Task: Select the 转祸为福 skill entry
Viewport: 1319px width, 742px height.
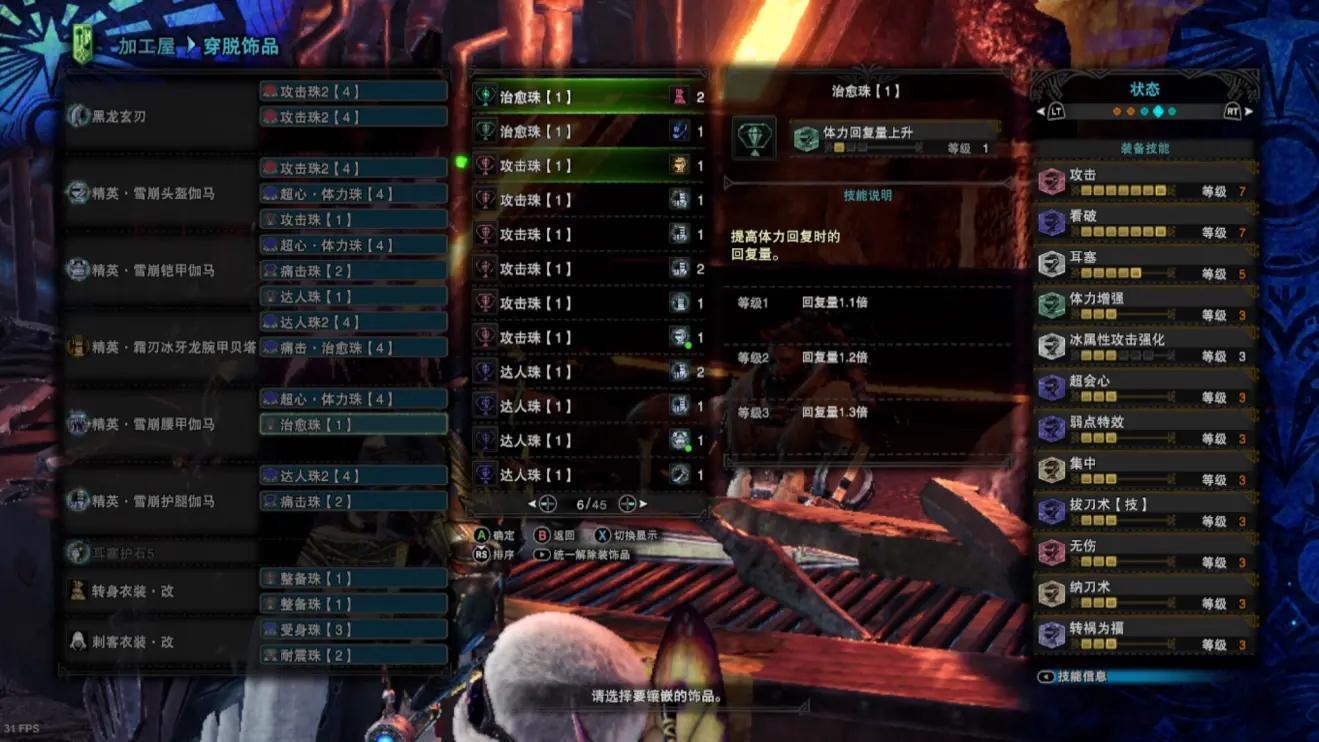Action: [x=1145, y=635]
